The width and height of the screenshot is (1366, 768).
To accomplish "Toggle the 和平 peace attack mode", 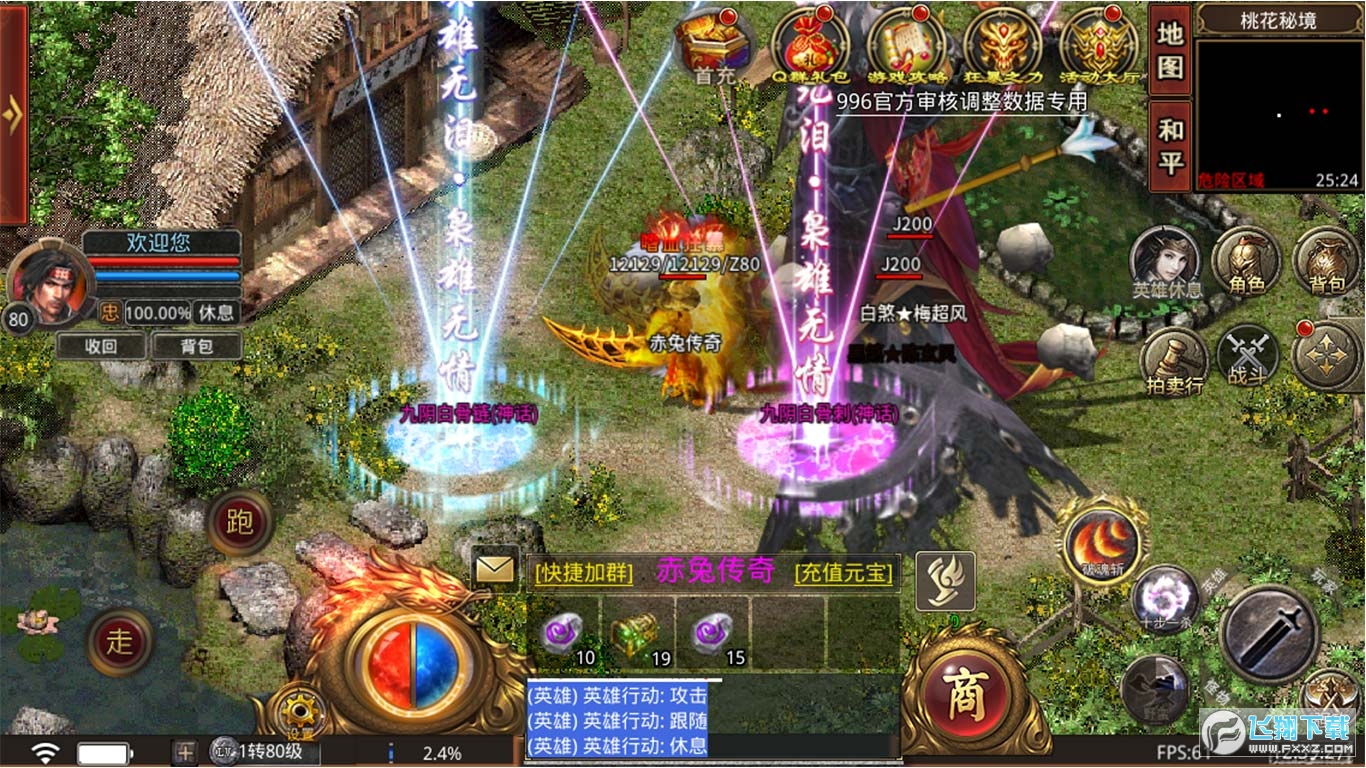I will click(x=1170, y=145).
